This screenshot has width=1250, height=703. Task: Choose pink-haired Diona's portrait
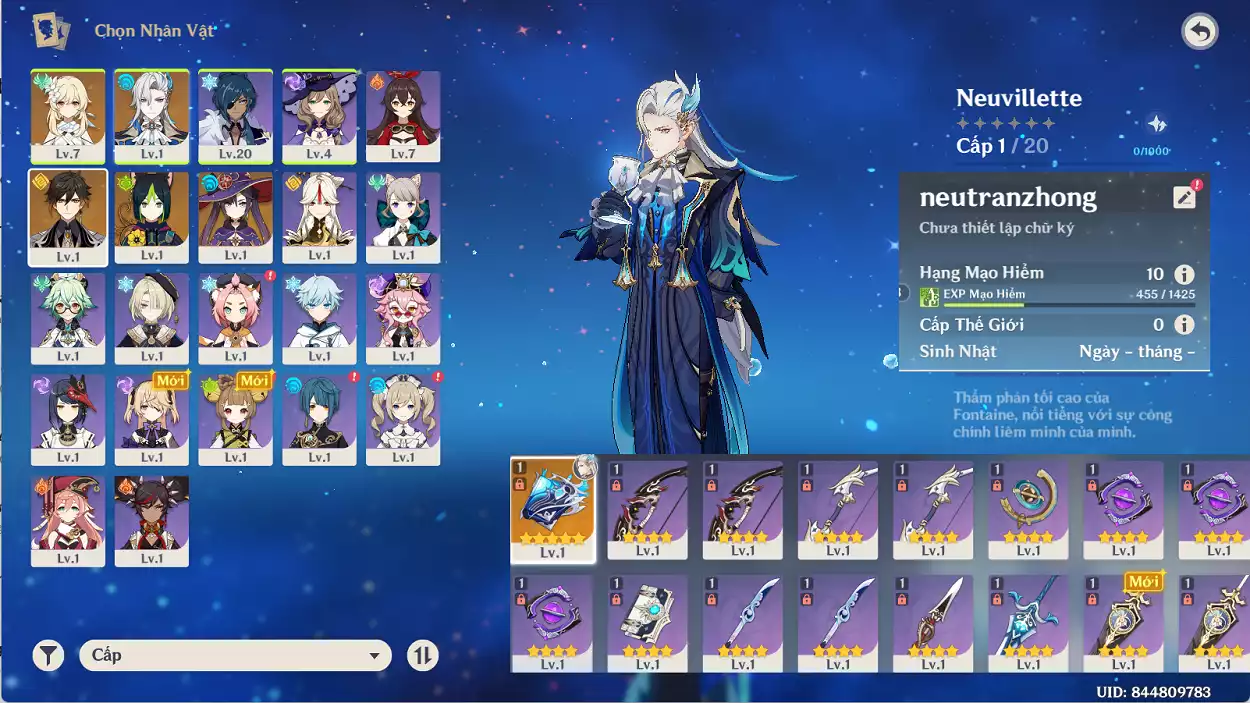click(x=235, y=318)
